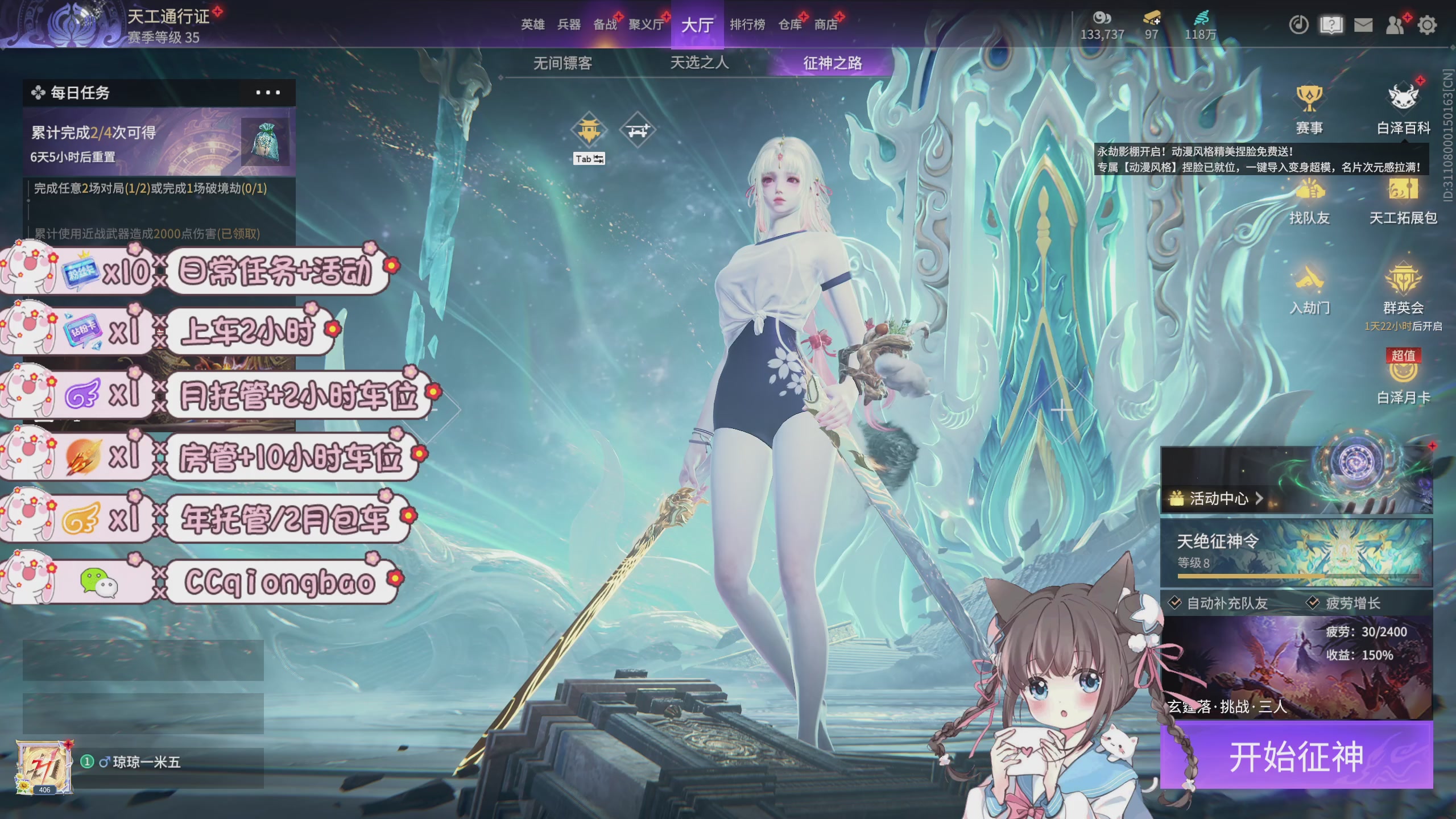The image size is (1456, 819).
Task: Open the 天工通行证 battle pass
Action: pyautogui.click(x=168, y=17)
